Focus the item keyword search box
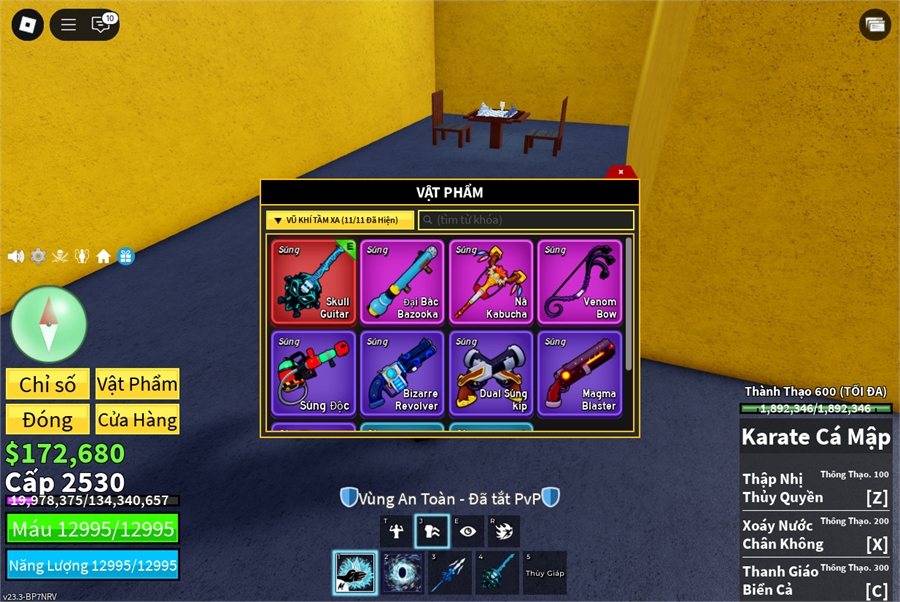This screenshot has height=602, width=900. click(x=526, y=220)
